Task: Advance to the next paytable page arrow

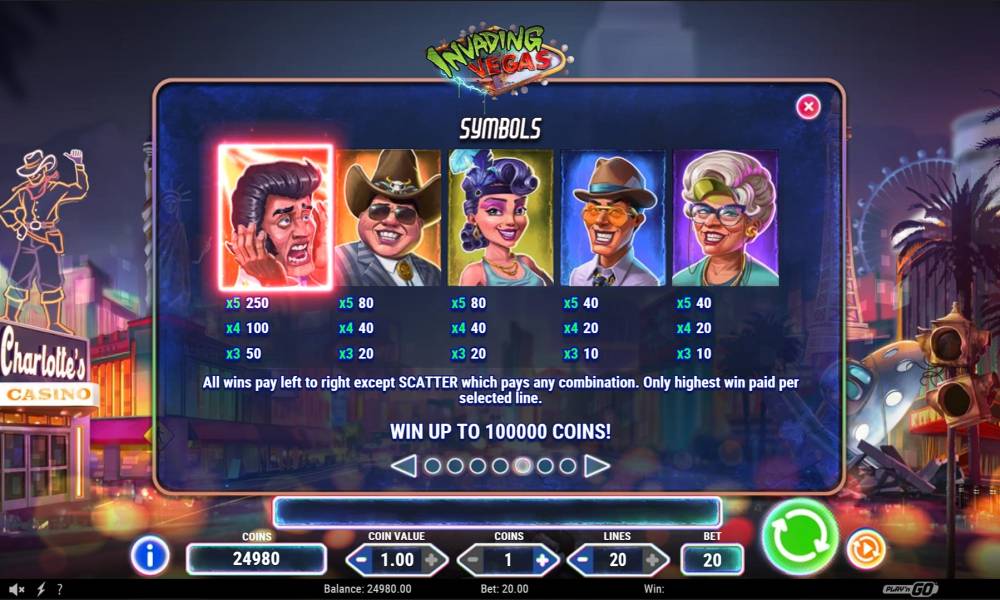Action: pyautogui.click(x=597, y=465)
